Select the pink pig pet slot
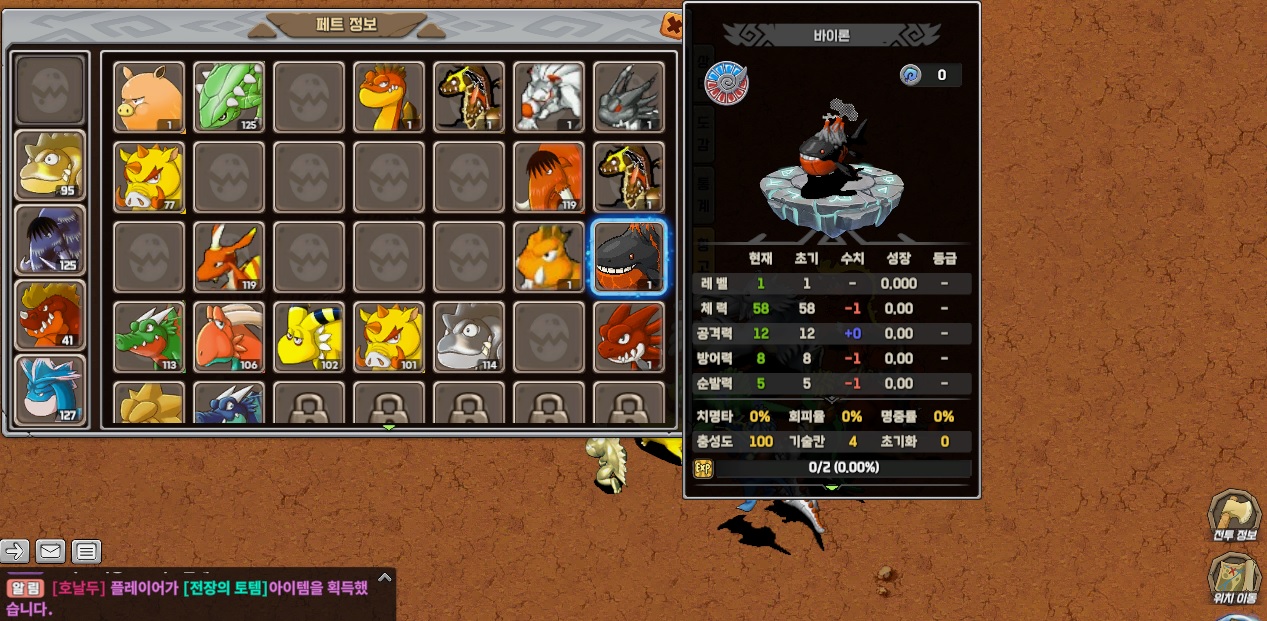Viewport: 1267px width, 621px height. click(x=149, y=97)
